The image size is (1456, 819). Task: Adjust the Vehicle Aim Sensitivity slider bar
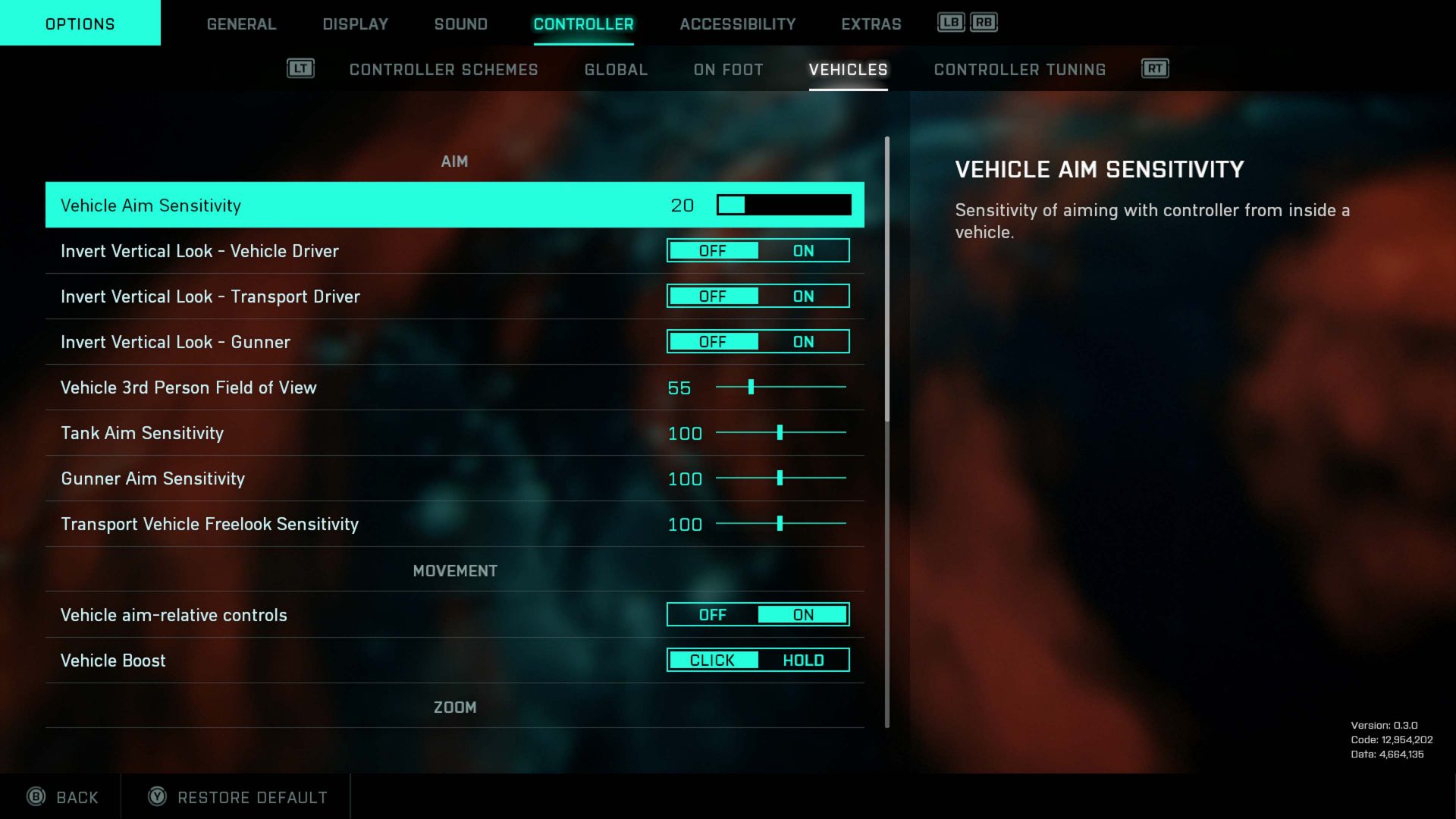(783, 205)
